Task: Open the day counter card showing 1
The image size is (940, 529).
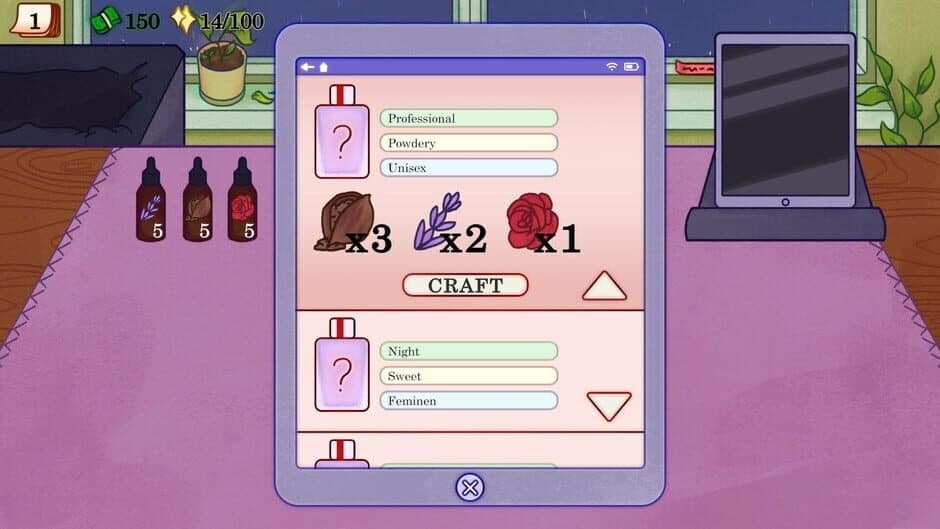Action: point(34,19)
